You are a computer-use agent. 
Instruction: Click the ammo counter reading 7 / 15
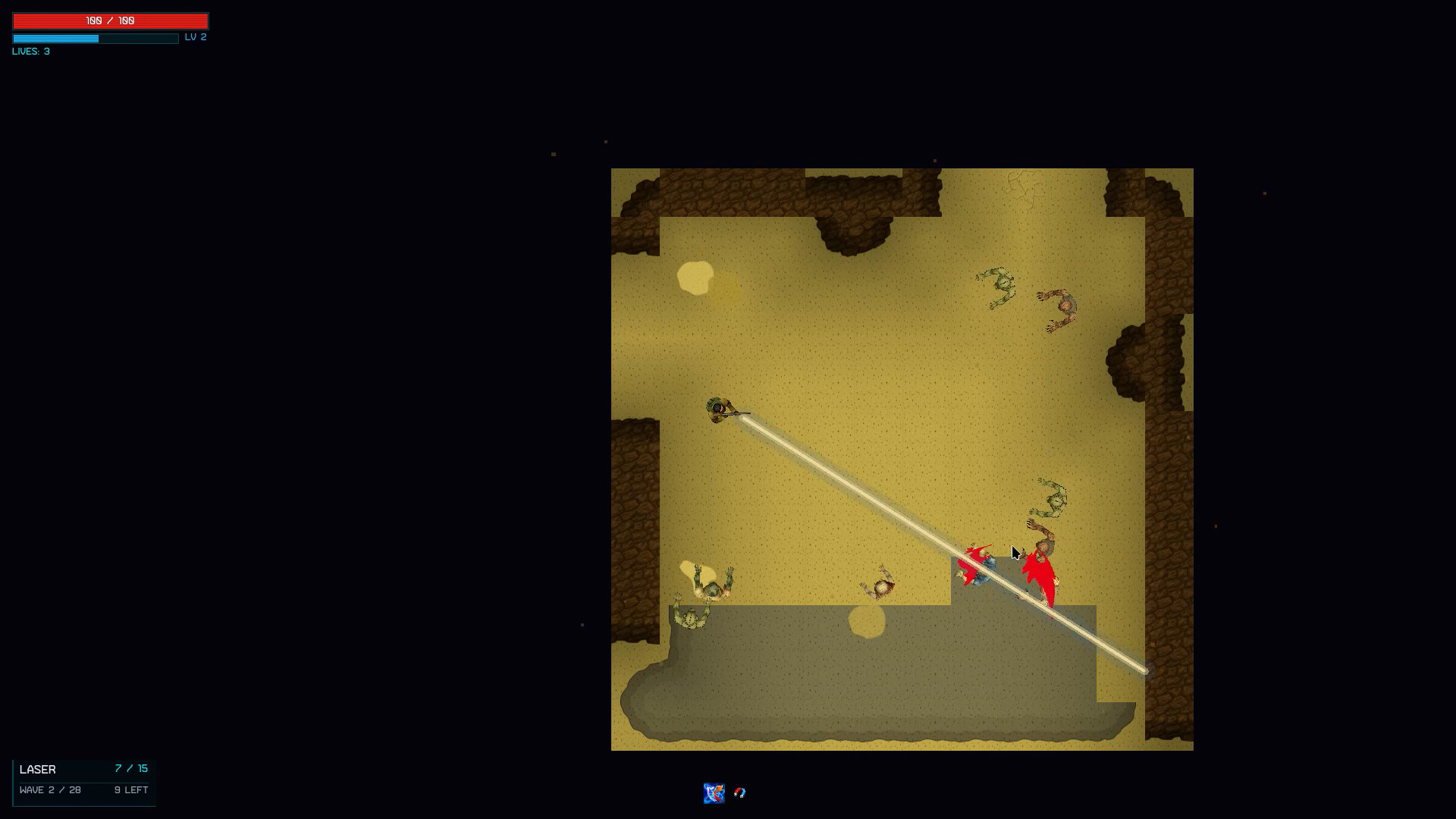pos(130,768)
